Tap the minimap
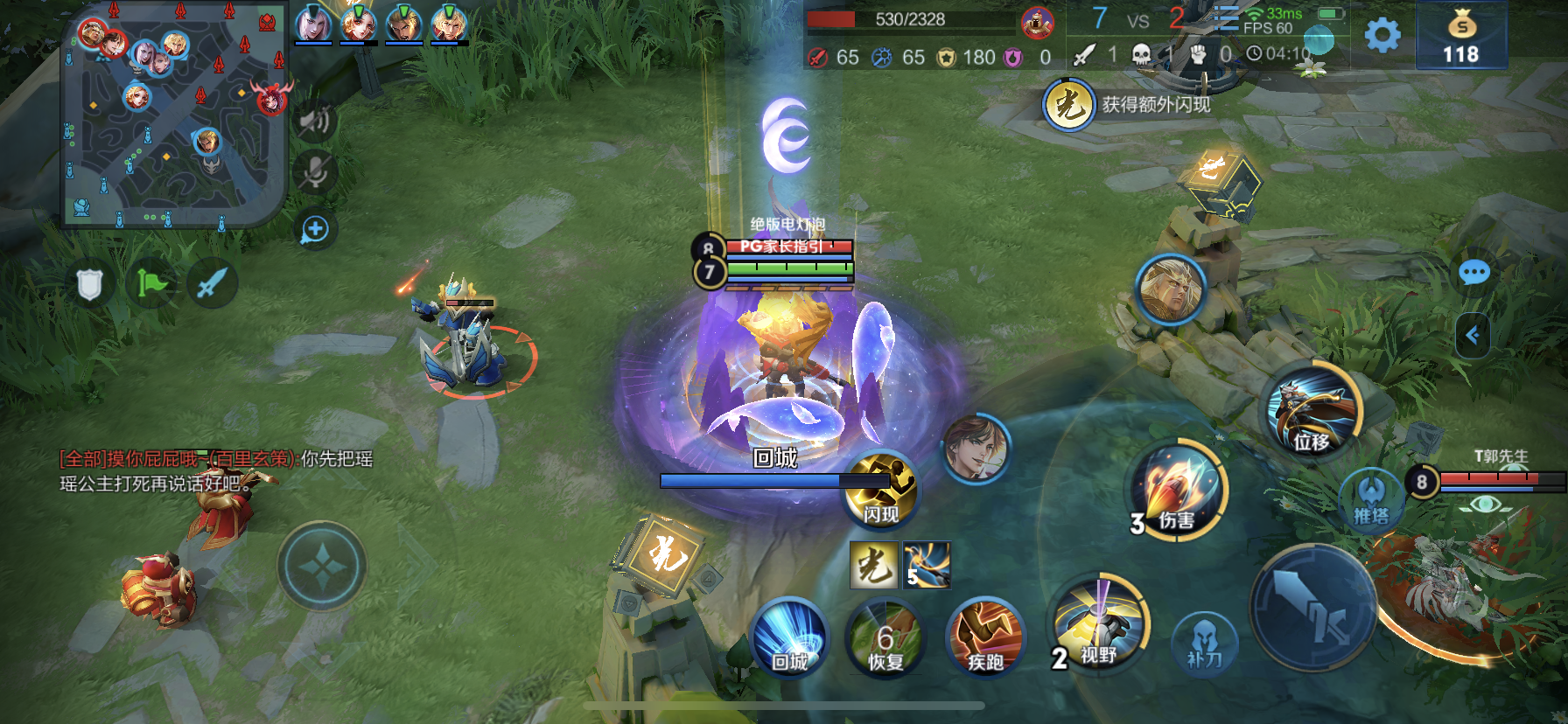Screen dimensions: 1568x724 pos(174,114)
